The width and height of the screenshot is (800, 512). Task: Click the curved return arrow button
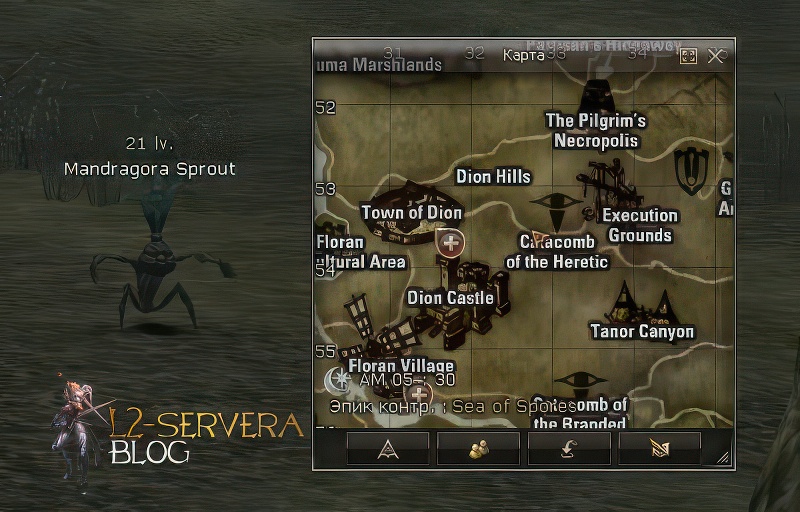click(569, 449)
